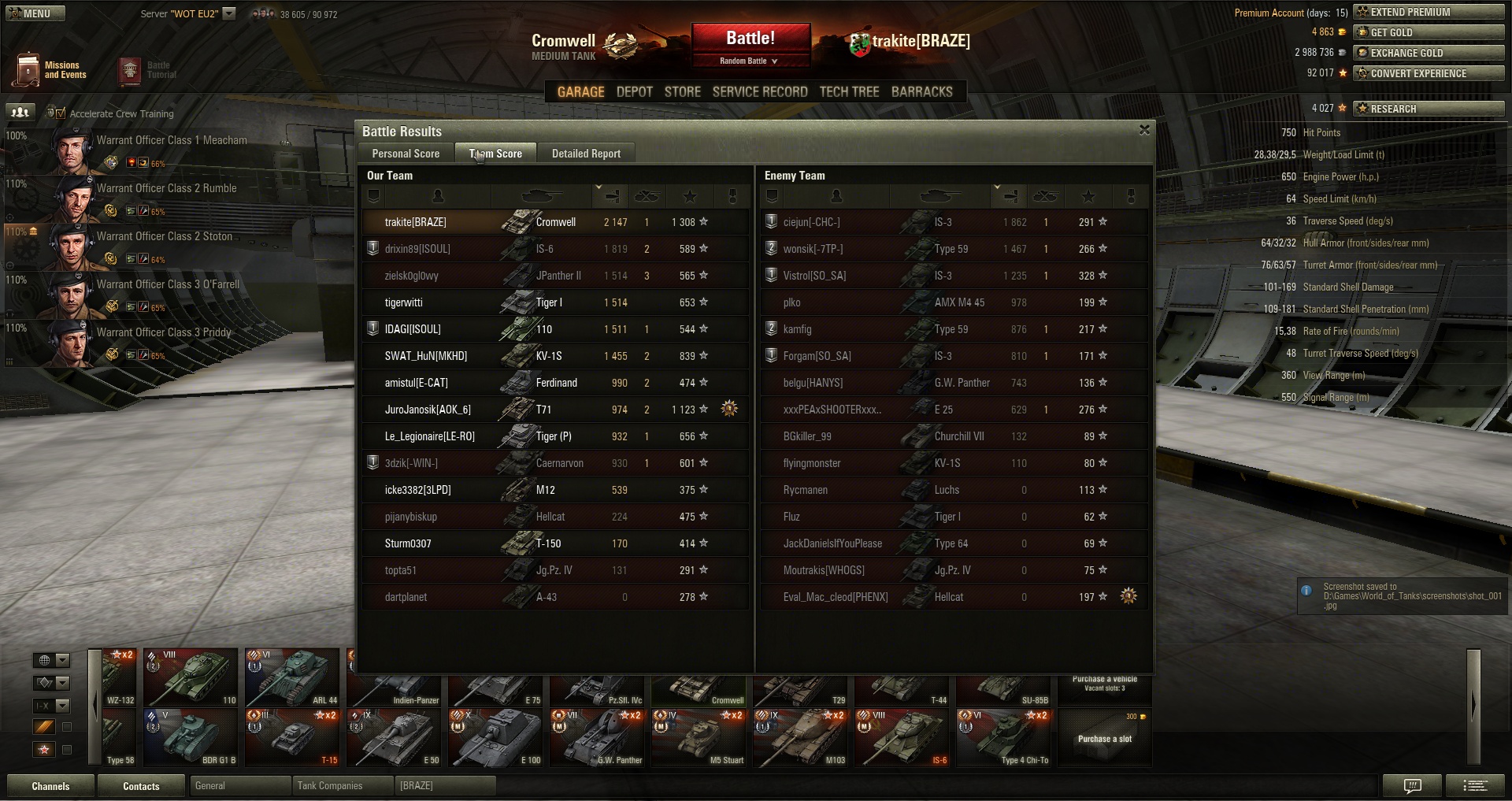
Task: Open the main MENU button
Action: (35, 13)
